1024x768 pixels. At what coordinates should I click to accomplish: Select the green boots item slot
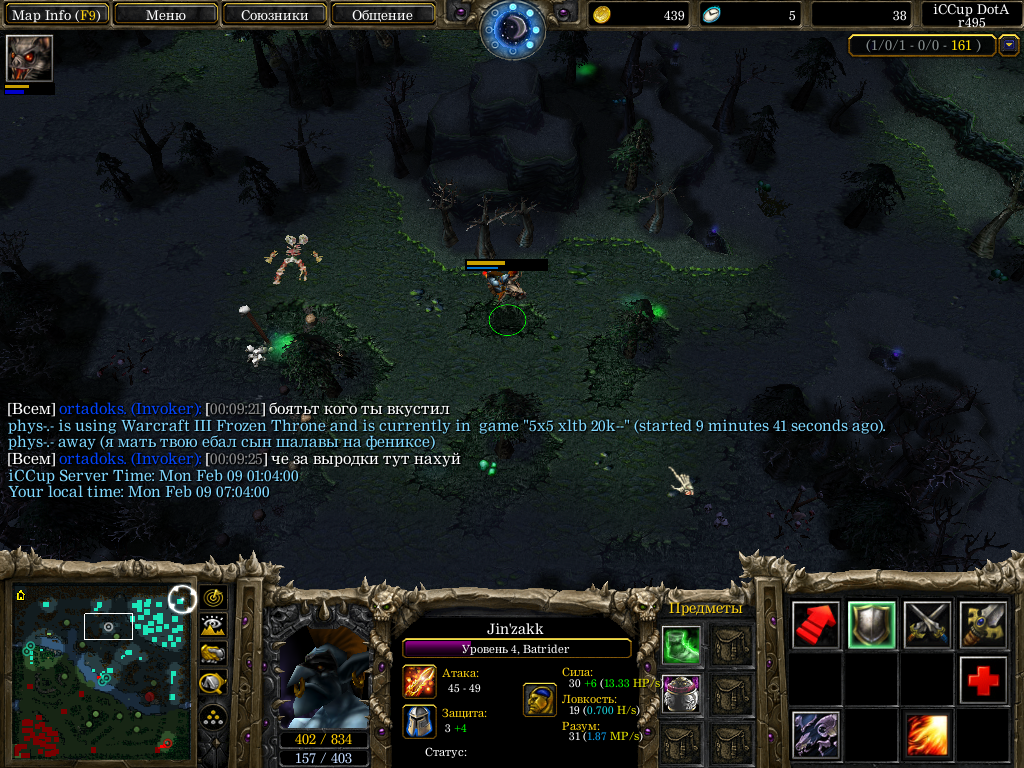click(680, 645)
